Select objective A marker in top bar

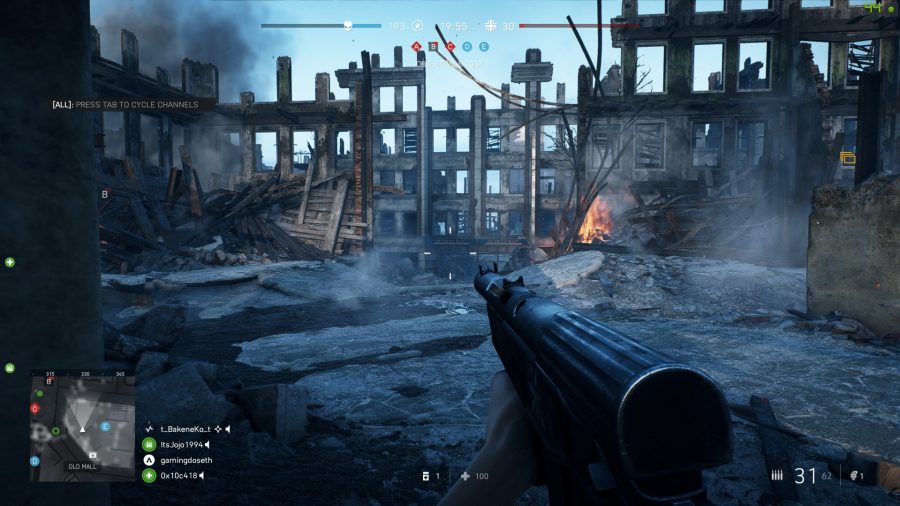click(x=417, y=46)
